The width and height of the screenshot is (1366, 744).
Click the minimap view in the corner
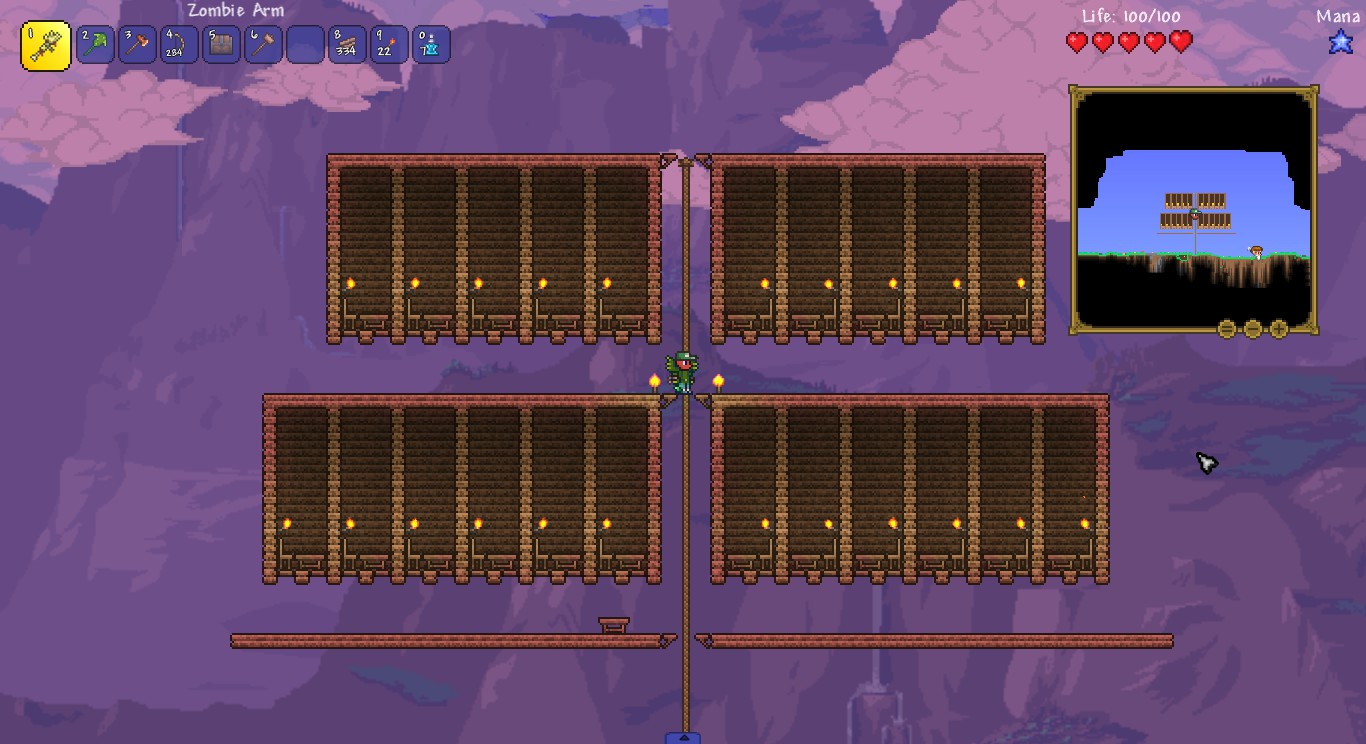point(1192,210)
